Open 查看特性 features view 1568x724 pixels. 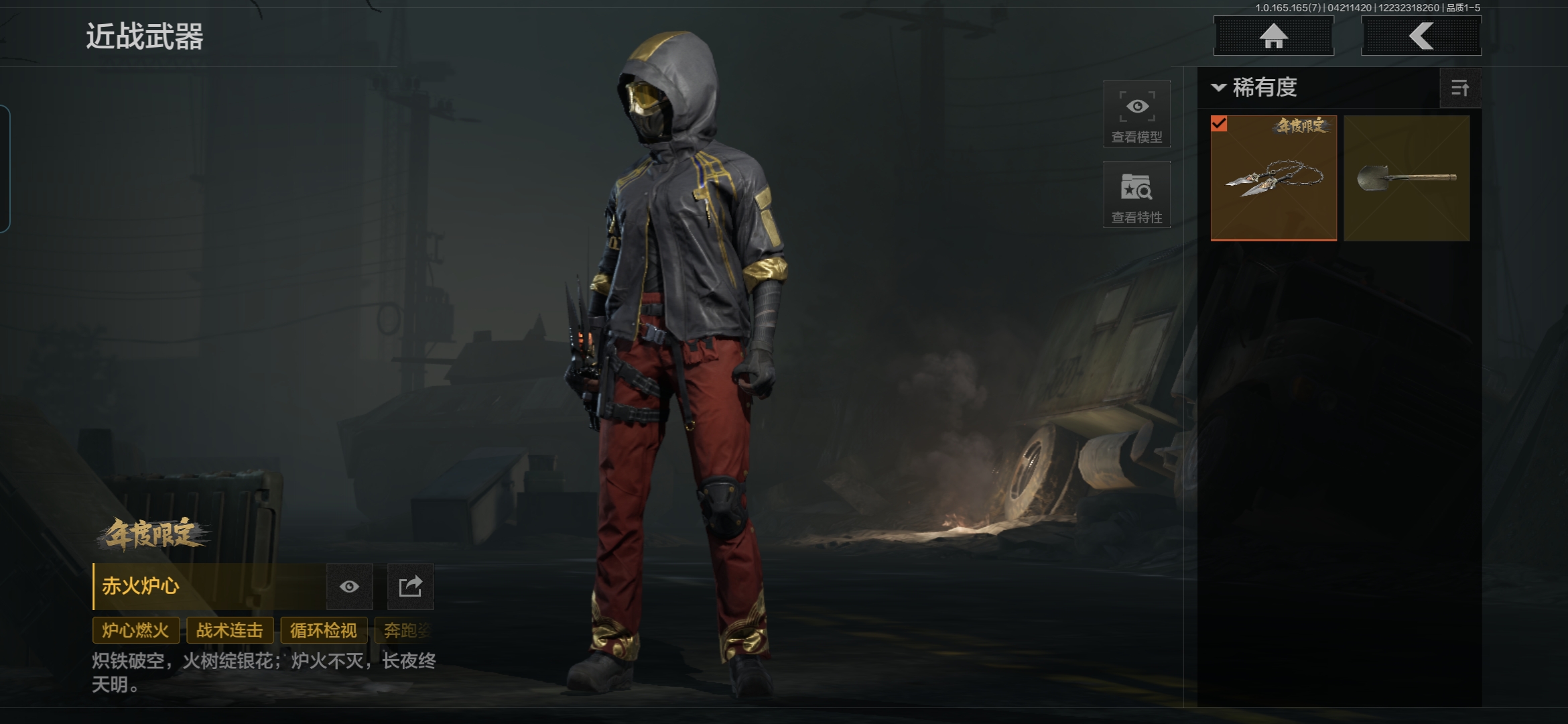point(1136,194)
